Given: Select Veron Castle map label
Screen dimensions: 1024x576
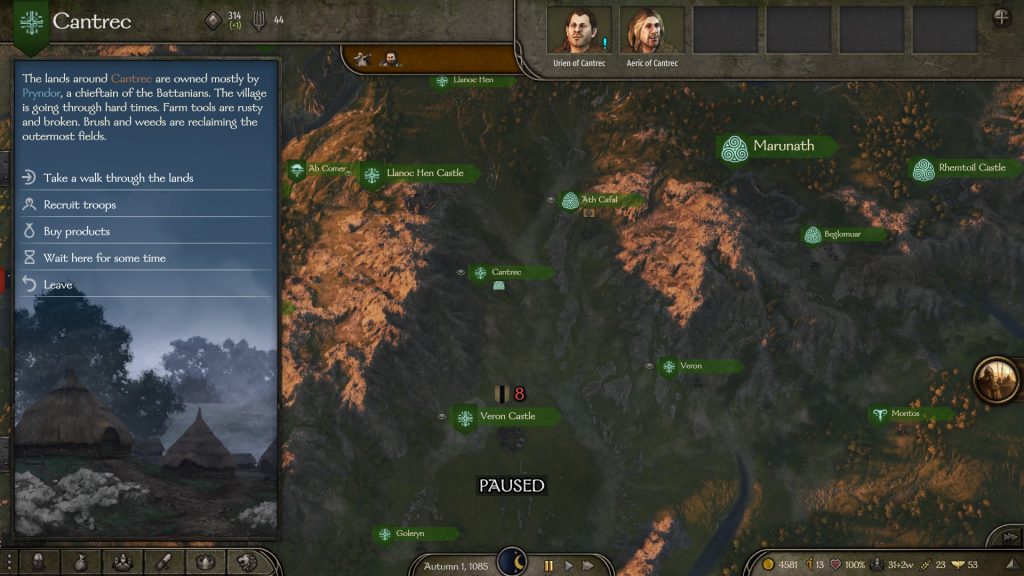Looking at the screenshot, I should (507, 416).
